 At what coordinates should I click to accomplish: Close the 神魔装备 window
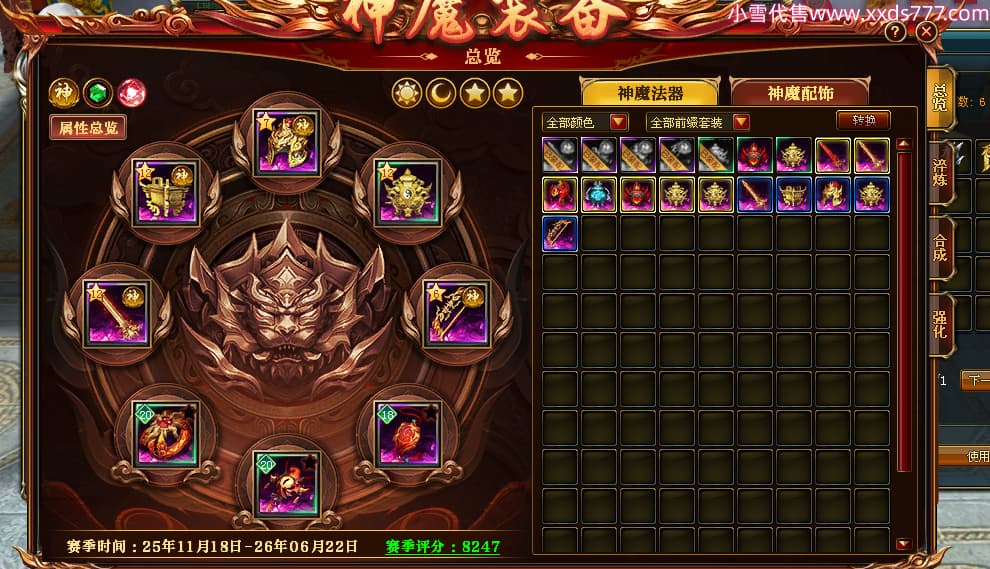(926, 32)
